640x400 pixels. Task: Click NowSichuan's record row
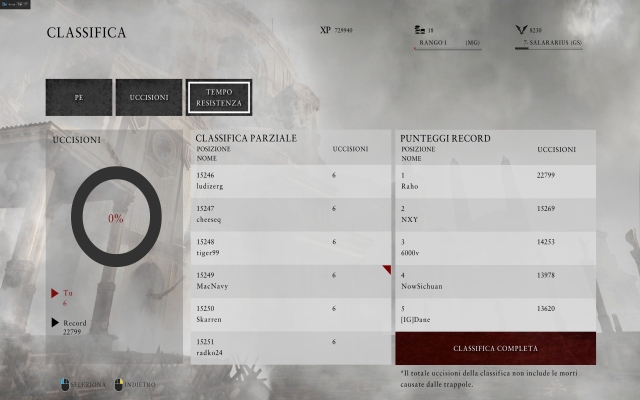pyautogui.click(x=496, y=280)
